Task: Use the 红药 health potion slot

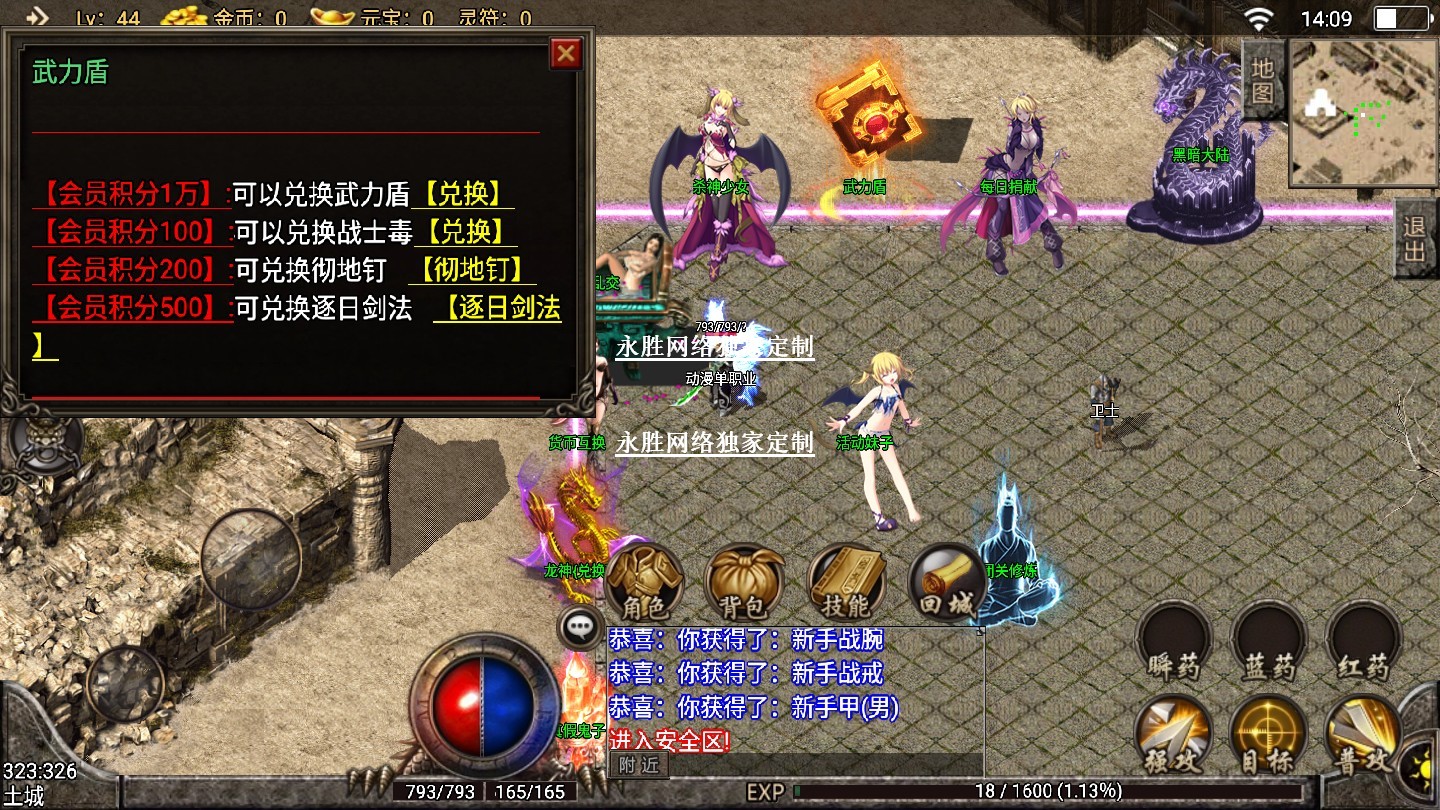Action: (1362, 642)
